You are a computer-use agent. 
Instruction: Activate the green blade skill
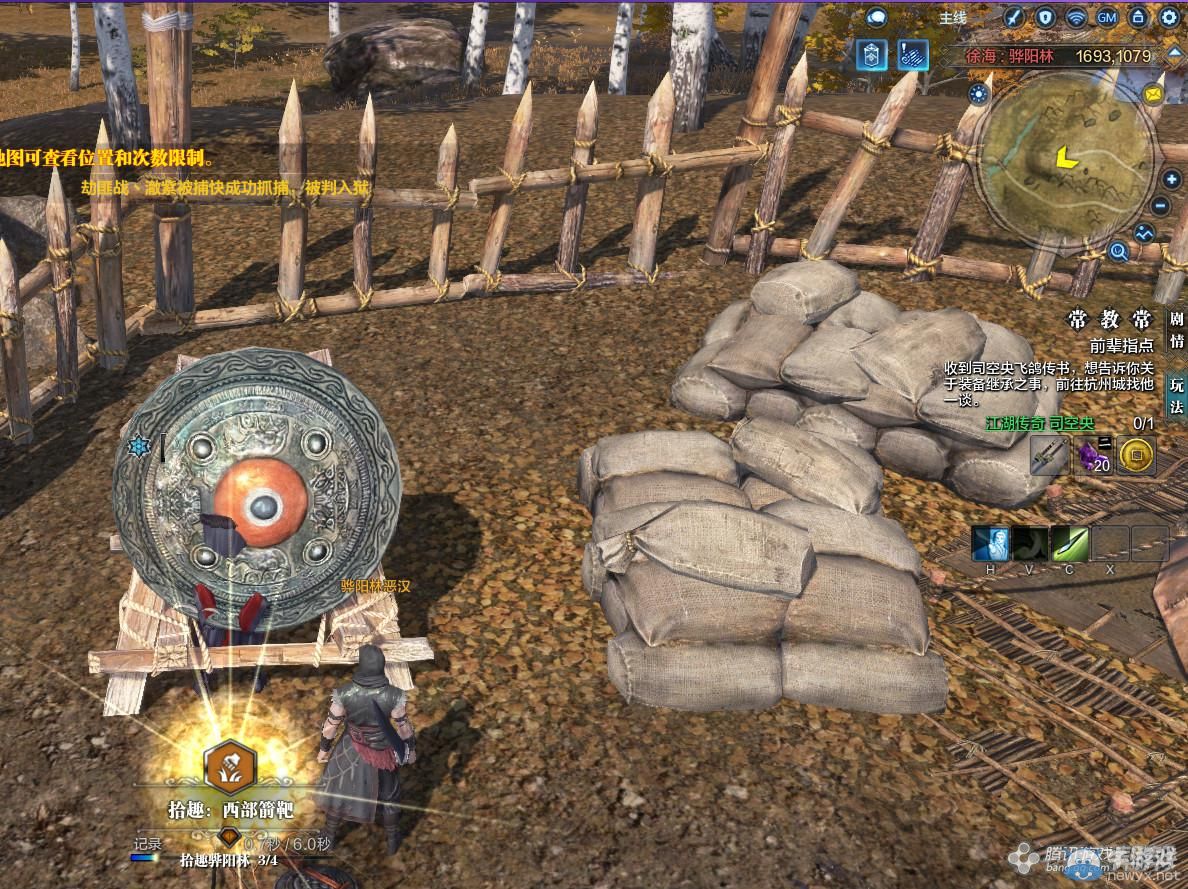1070,544
